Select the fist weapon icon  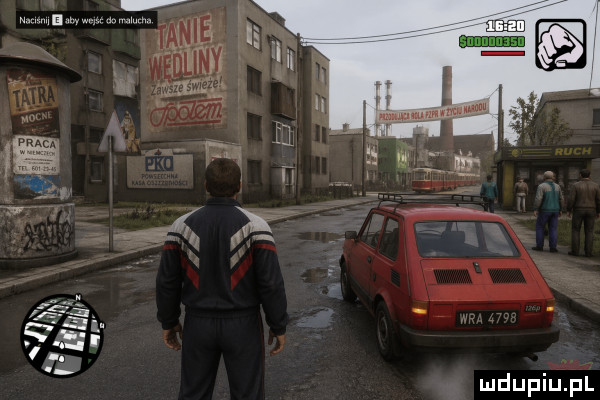point(561,44)
